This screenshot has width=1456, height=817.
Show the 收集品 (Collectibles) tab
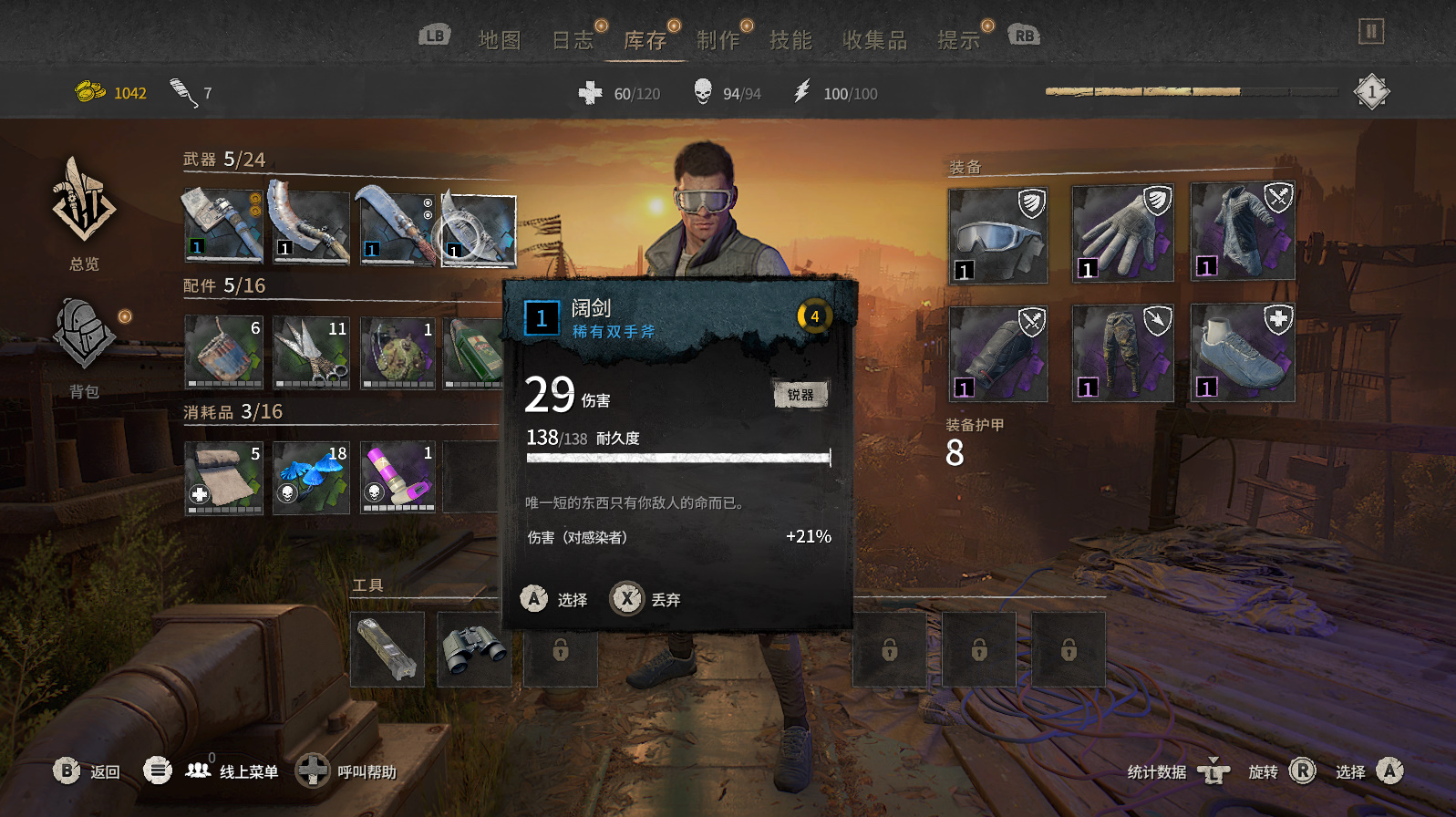pyautogui.click(x=874, y=40)
